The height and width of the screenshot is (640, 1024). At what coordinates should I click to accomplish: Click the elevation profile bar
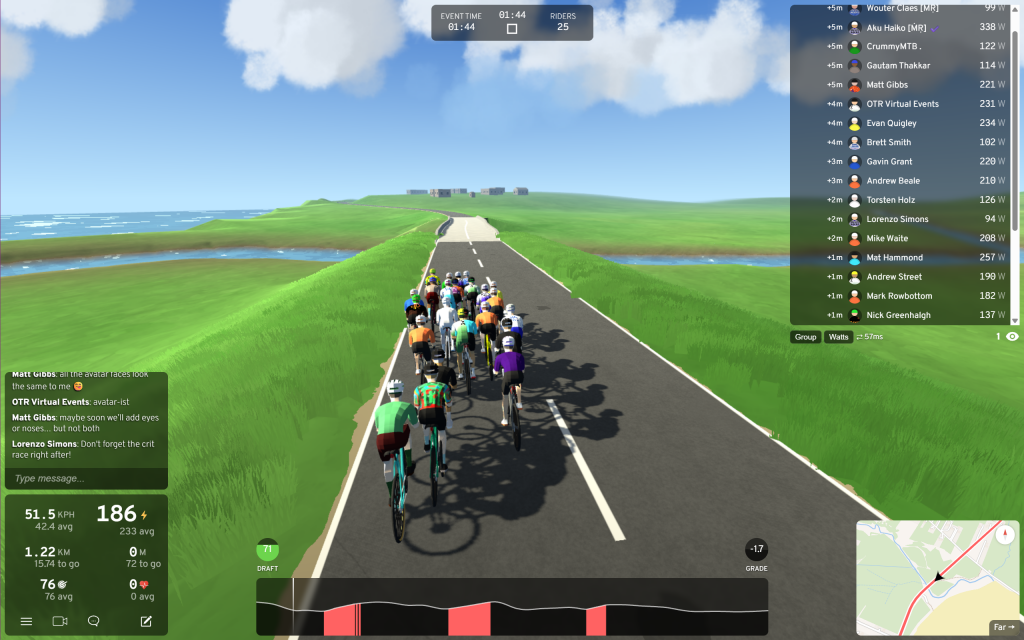point(512,606)
